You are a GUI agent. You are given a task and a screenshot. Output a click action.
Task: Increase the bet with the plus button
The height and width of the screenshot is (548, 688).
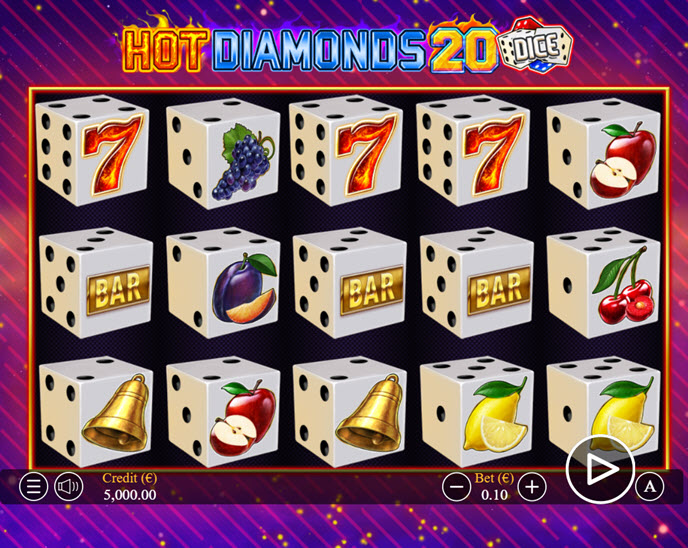pyautogui.click(x=533, y=487)
